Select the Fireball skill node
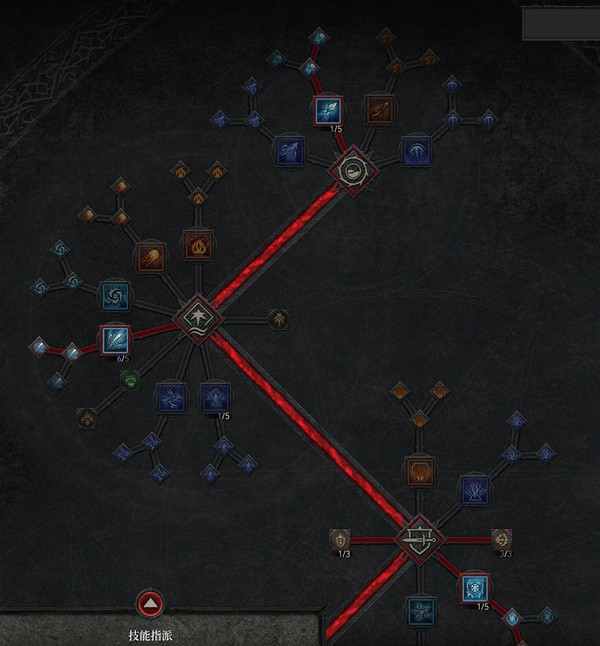 (151, 256)
